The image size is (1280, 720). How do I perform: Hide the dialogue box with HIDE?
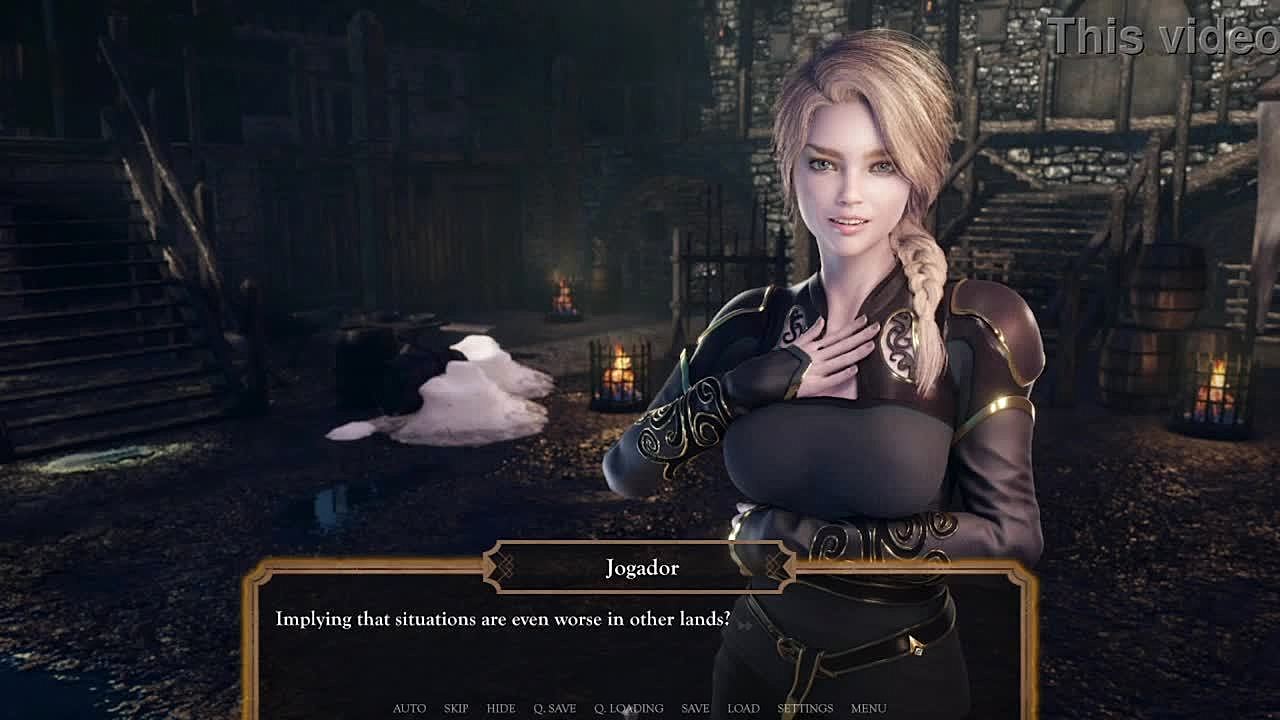pyautogui.click(x=501, y=708)
